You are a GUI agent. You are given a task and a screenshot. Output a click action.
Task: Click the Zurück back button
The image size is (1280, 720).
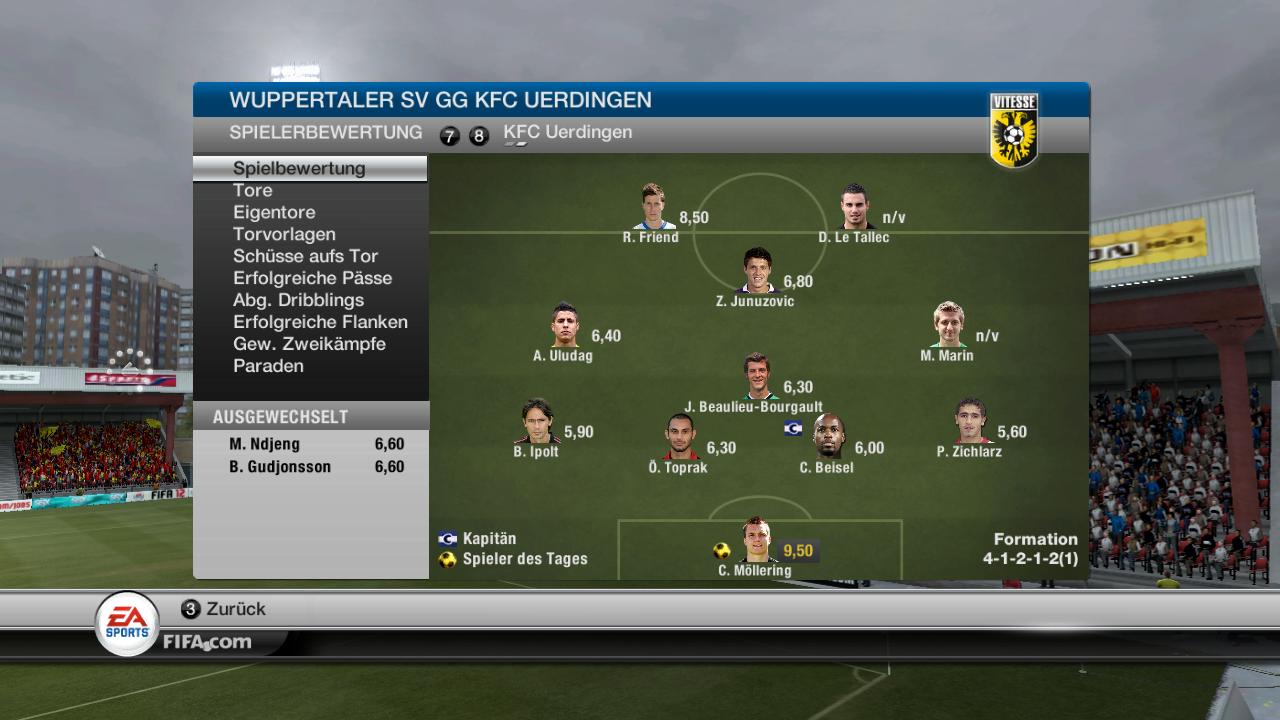[224, 609]
